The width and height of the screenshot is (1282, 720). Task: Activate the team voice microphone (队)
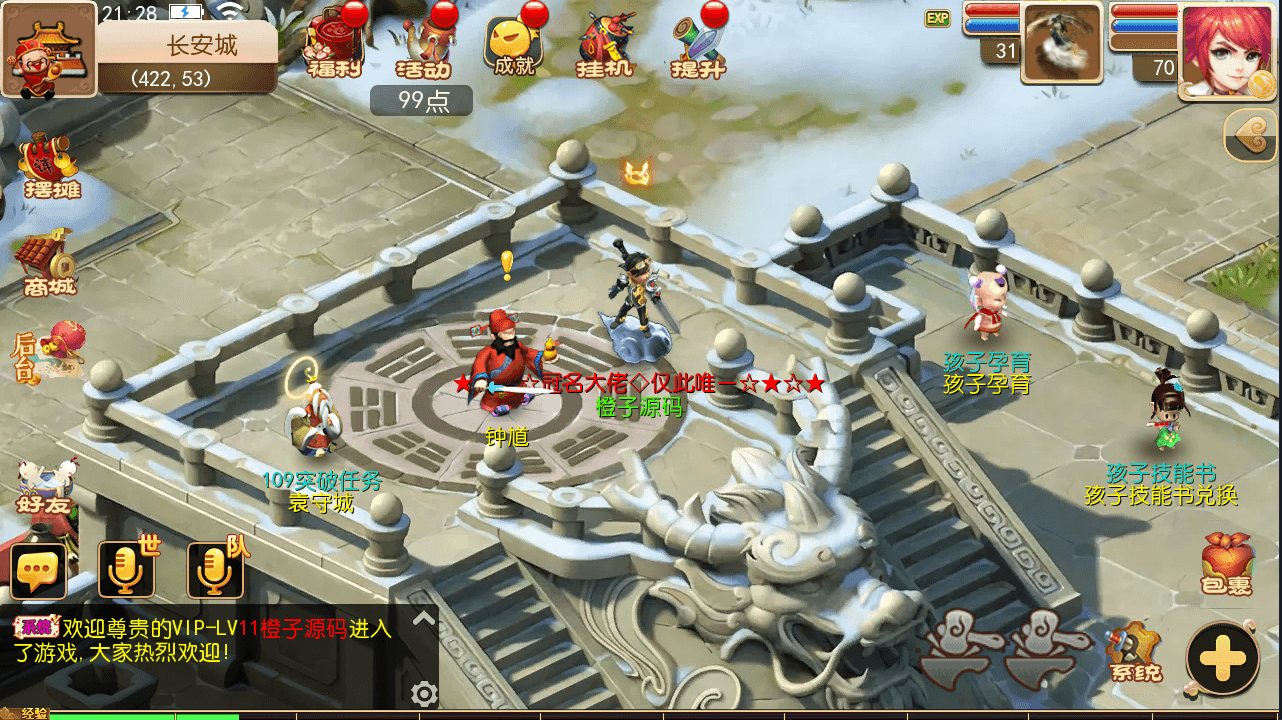coord(214,570)
